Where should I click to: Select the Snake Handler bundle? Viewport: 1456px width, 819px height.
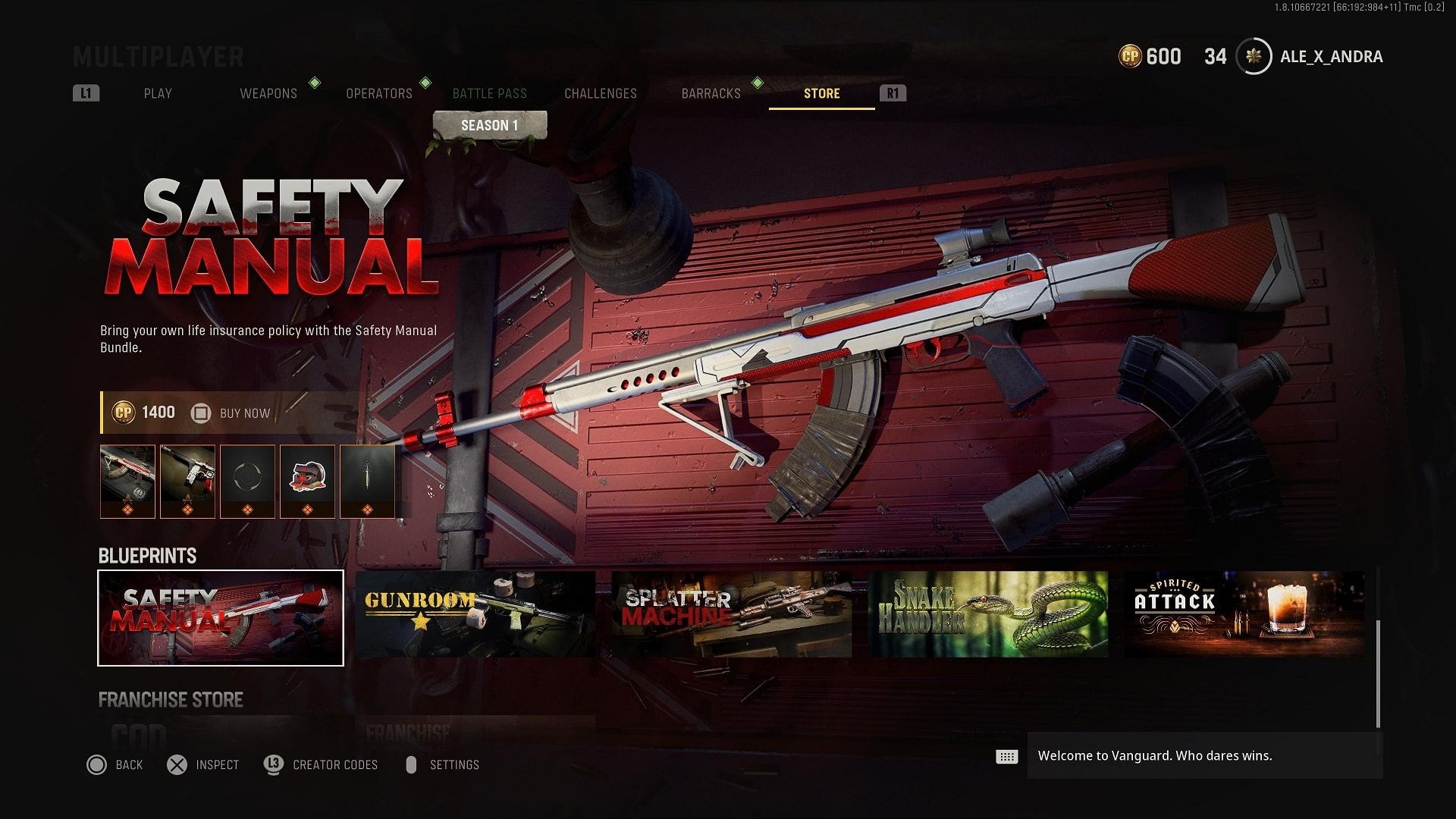[988, 615]
